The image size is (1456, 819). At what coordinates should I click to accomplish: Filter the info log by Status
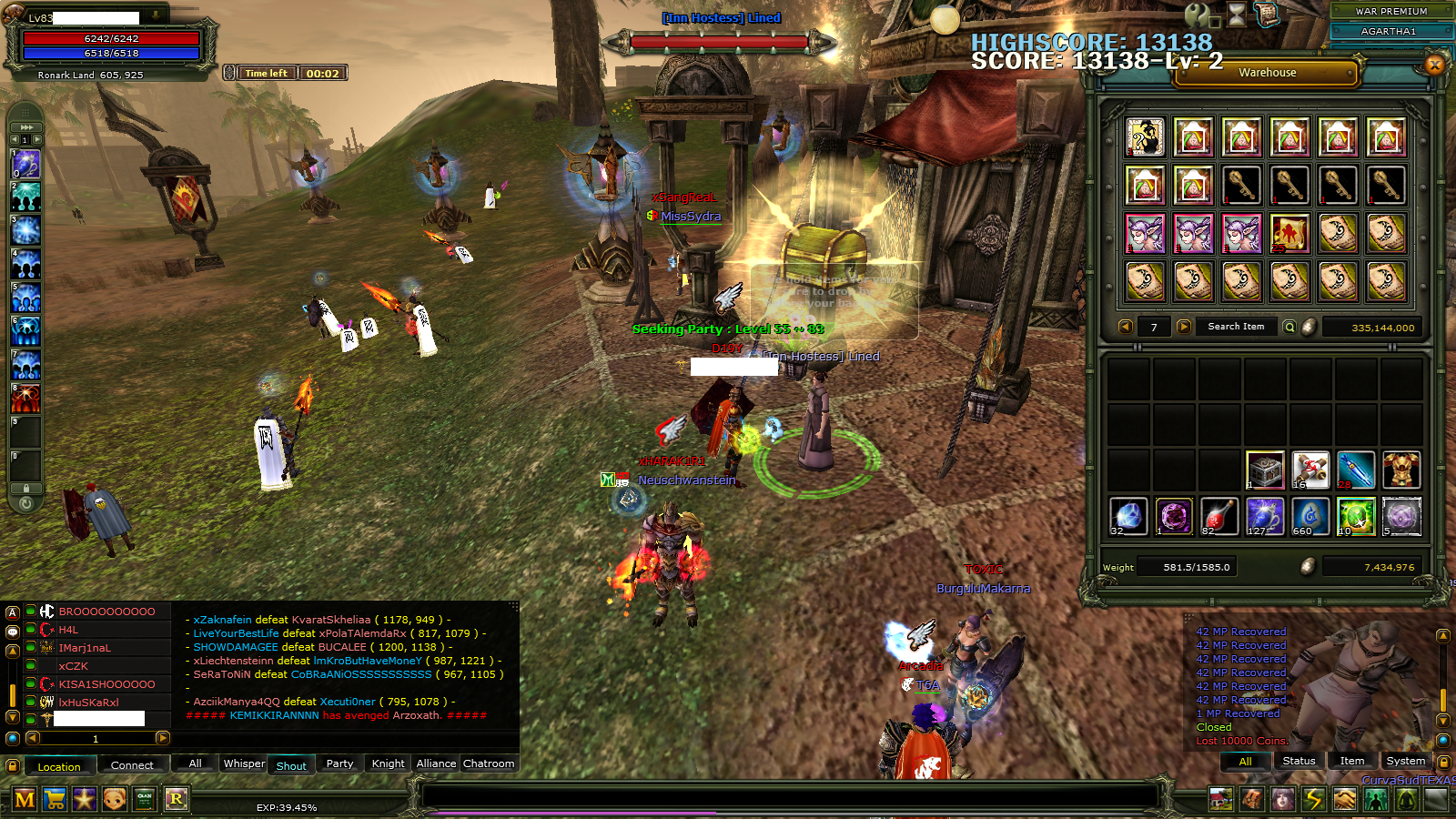(x=1299, y=761)
